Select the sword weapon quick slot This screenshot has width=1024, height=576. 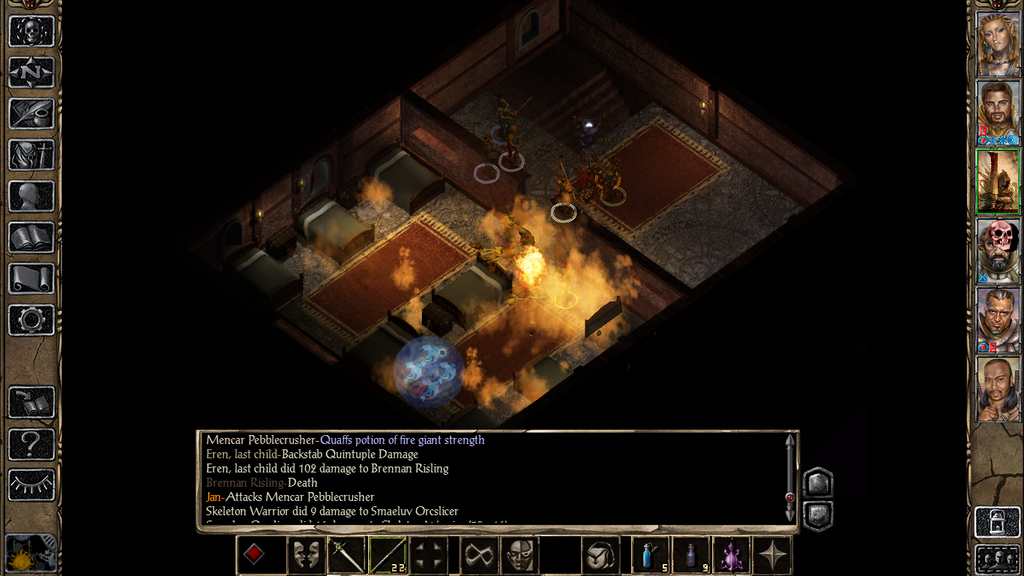pos(347,555)
